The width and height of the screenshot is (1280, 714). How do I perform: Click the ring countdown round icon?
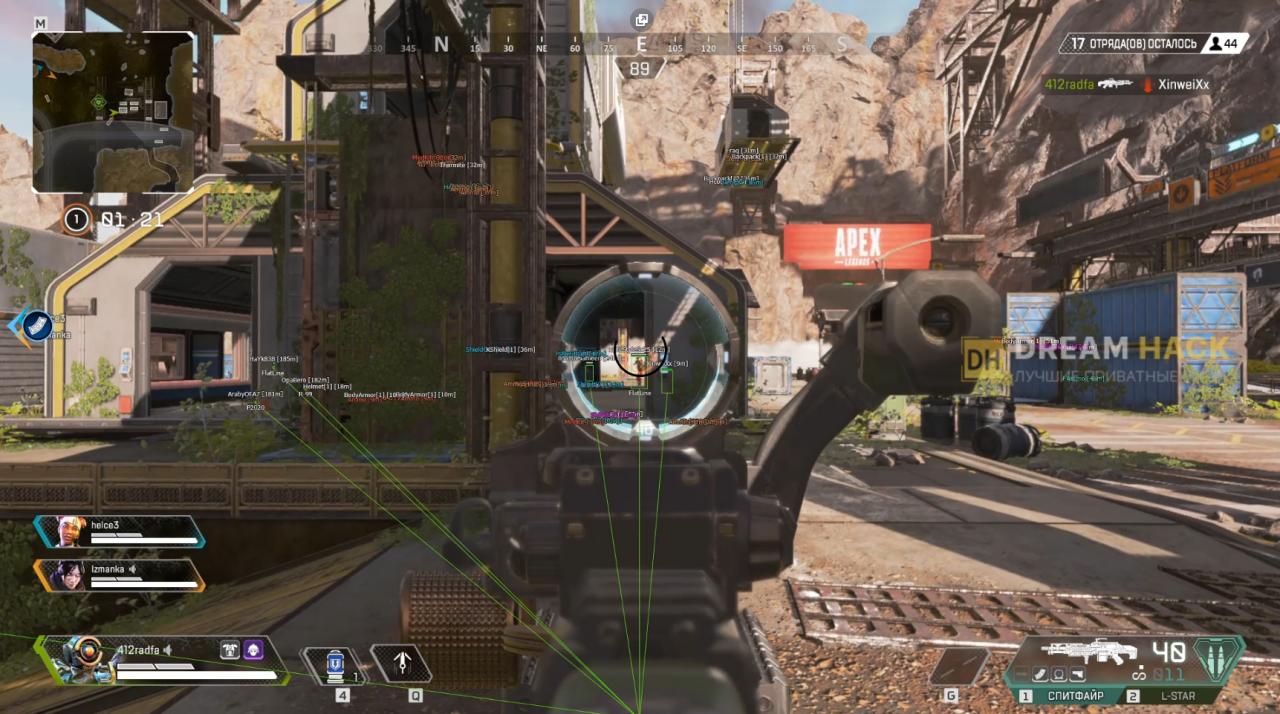tap(76, 219)
